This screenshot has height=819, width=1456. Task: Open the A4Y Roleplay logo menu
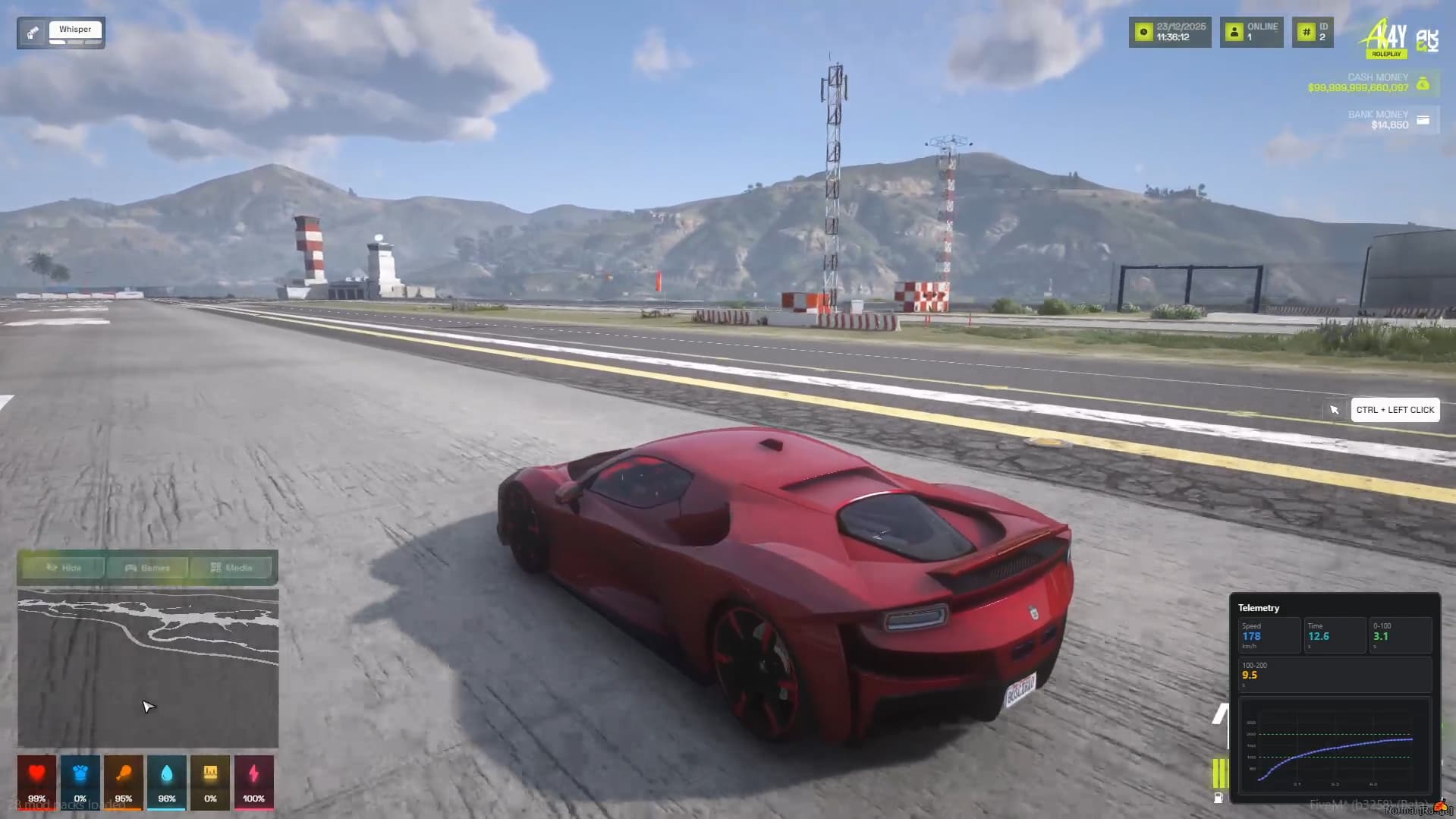click(x=1384, y=36)
